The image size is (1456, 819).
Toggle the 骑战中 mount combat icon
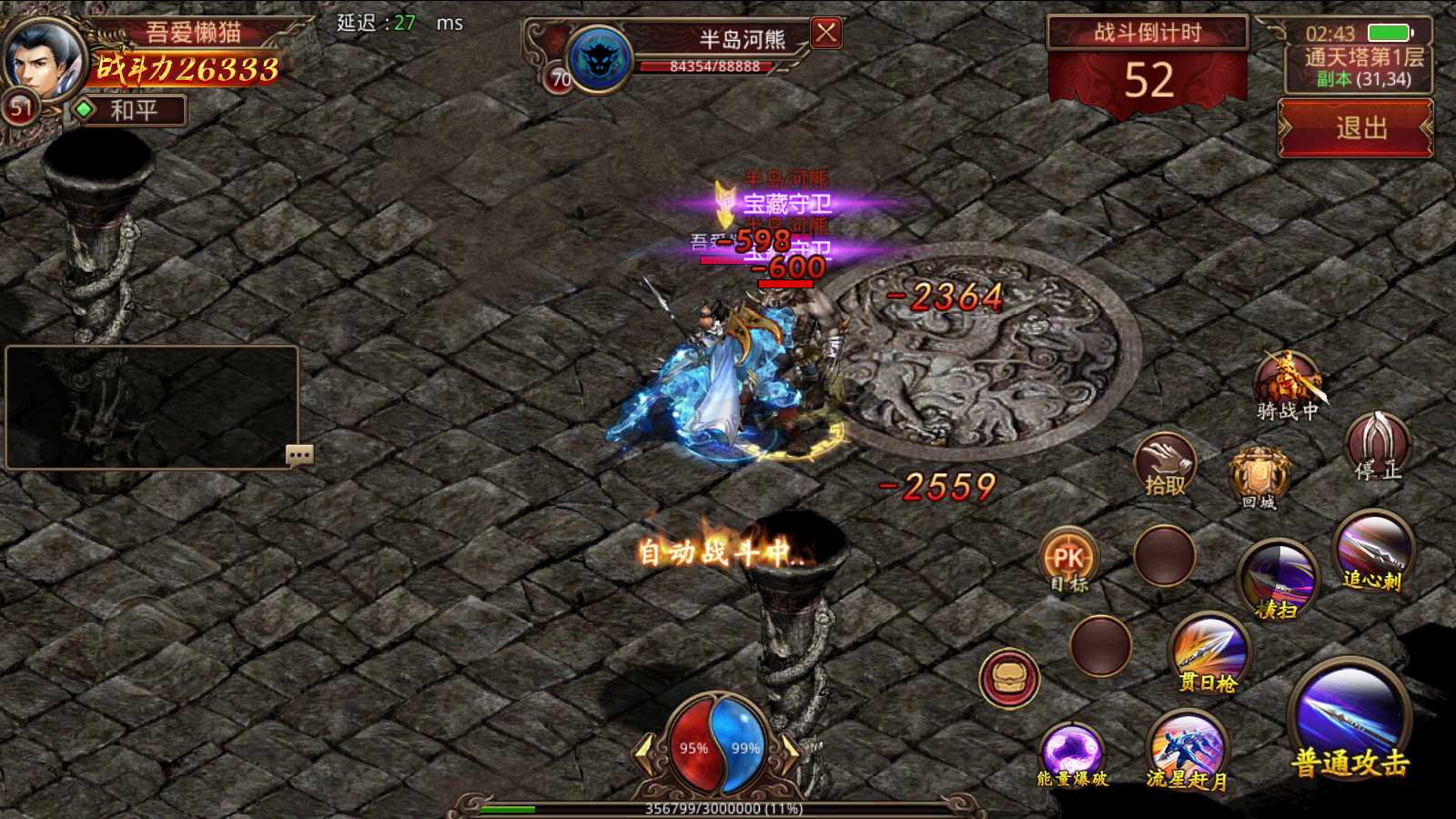[1287, 382]
